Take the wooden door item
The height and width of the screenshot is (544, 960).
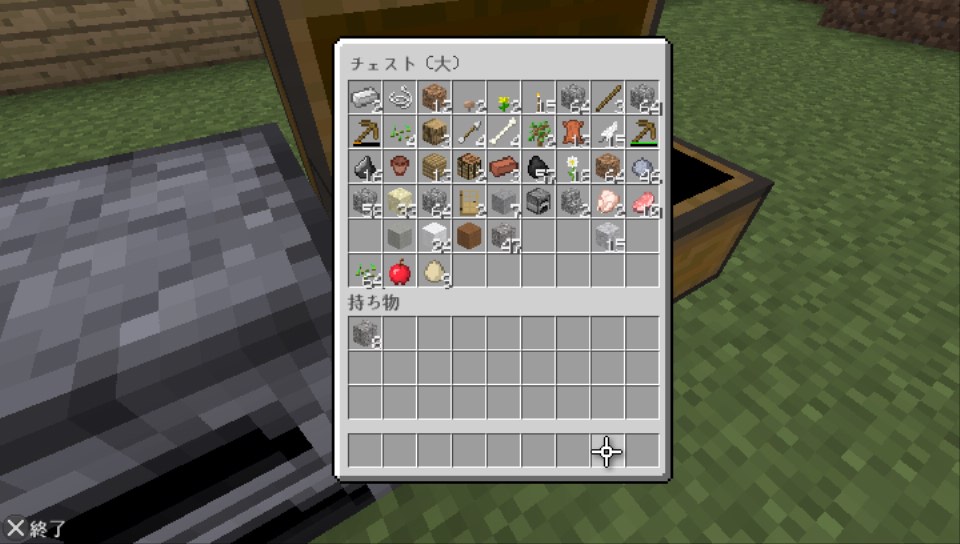coord(469,201)
